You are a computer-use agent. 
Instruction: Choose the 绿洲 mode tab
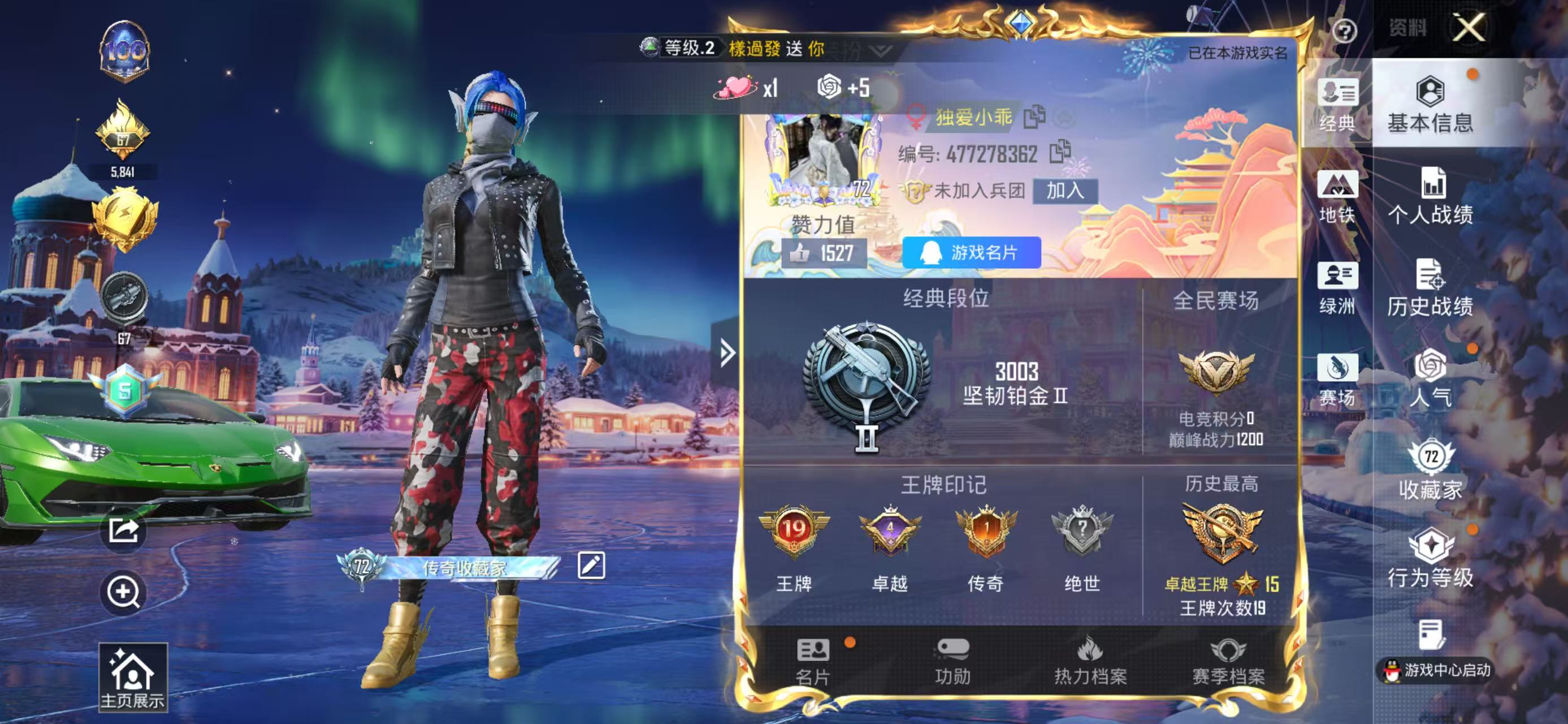coord(1337,287)
